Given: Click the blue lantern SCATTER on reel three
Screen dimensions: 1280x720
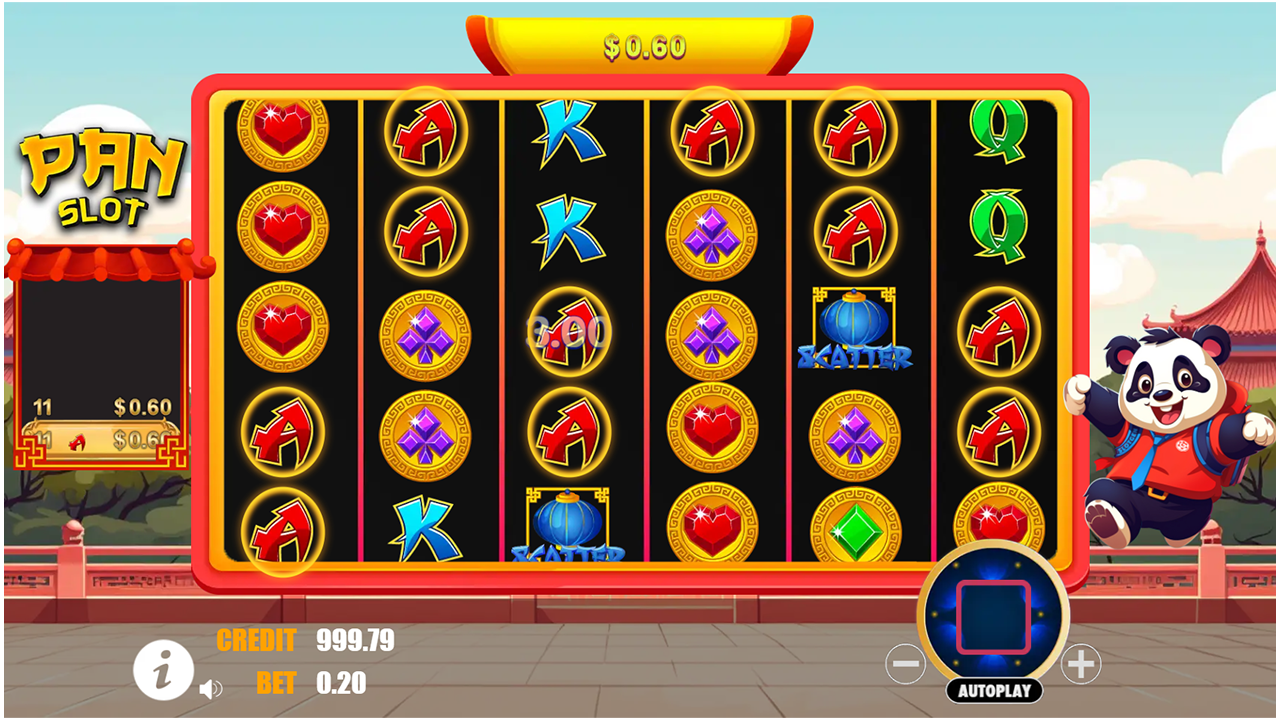Looking at the screenshot, I should [567, 525].
